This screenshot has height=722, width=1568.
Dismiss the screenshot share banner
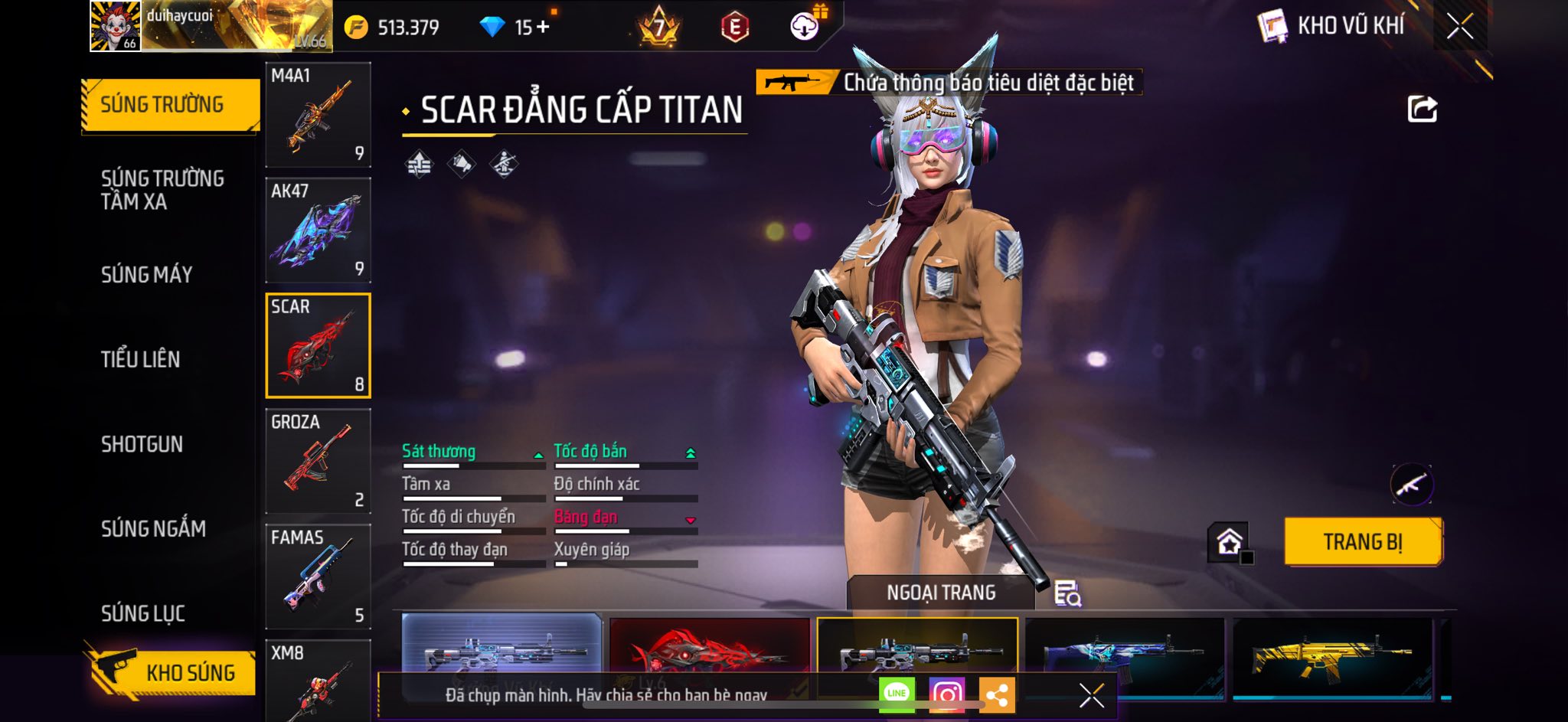[1091, 695]
